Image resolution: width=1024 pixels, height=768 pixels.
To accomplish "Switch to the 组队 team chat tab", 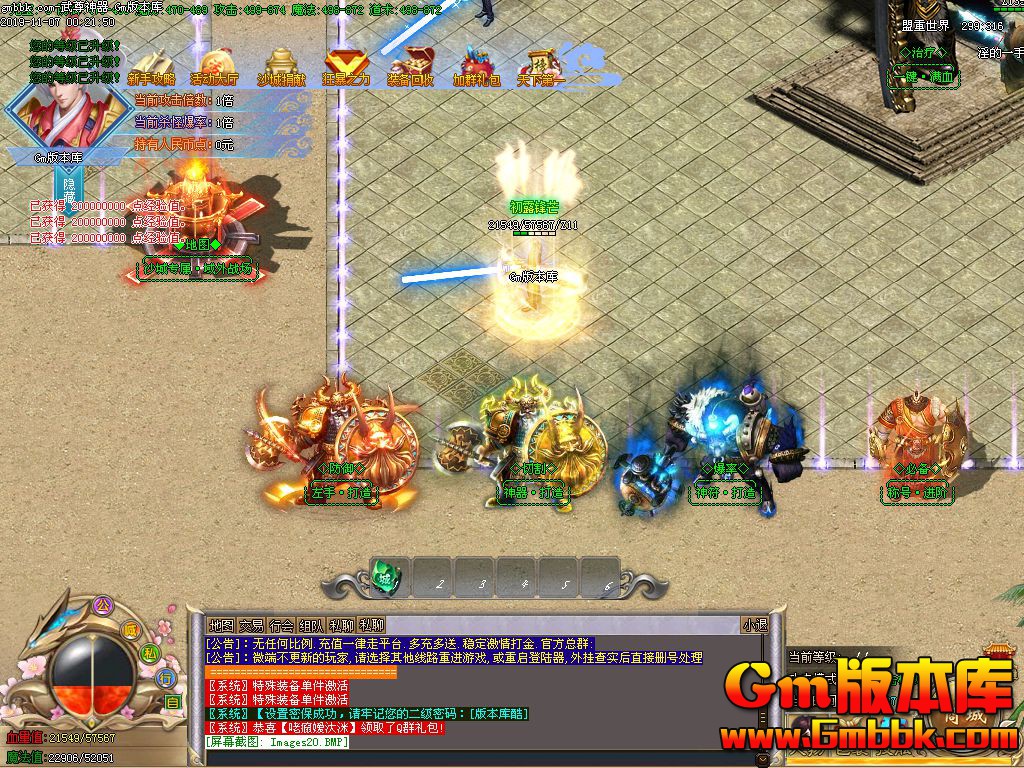I will pos(311,625).
